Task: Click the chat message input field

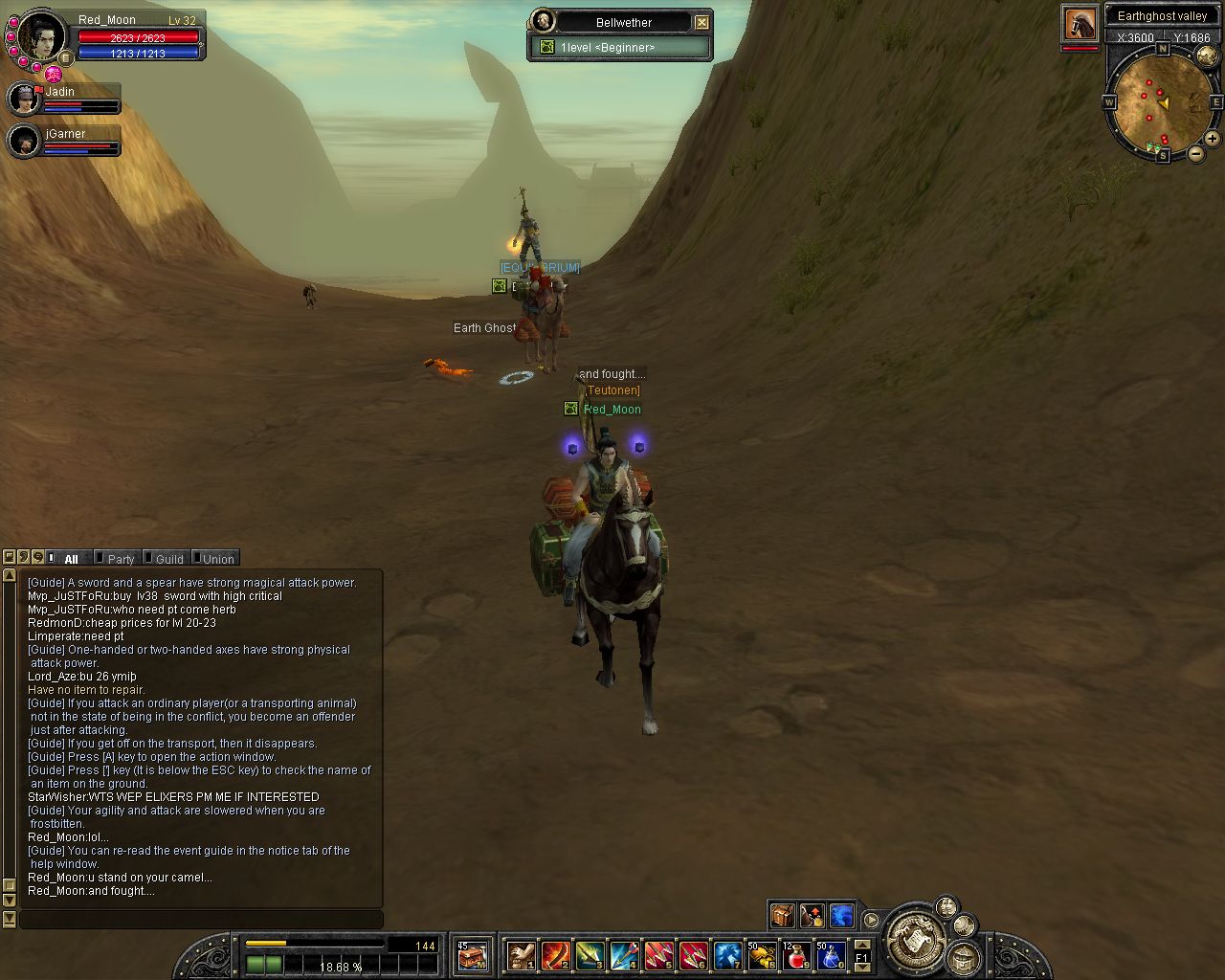Action: pyautogui.click(x=201, y=919)
